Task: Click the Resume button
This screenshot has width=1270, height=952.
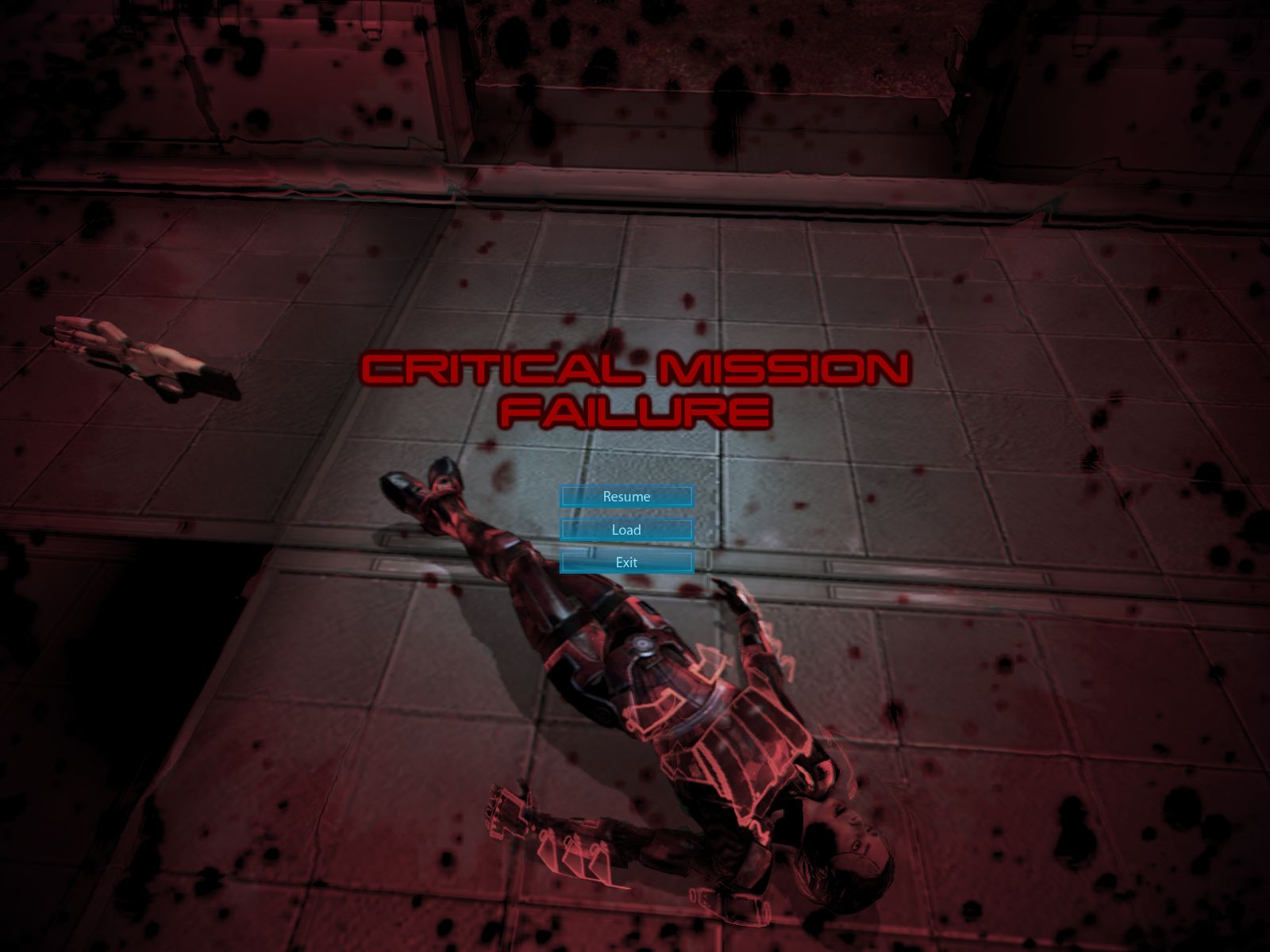Action: [626, 497]
